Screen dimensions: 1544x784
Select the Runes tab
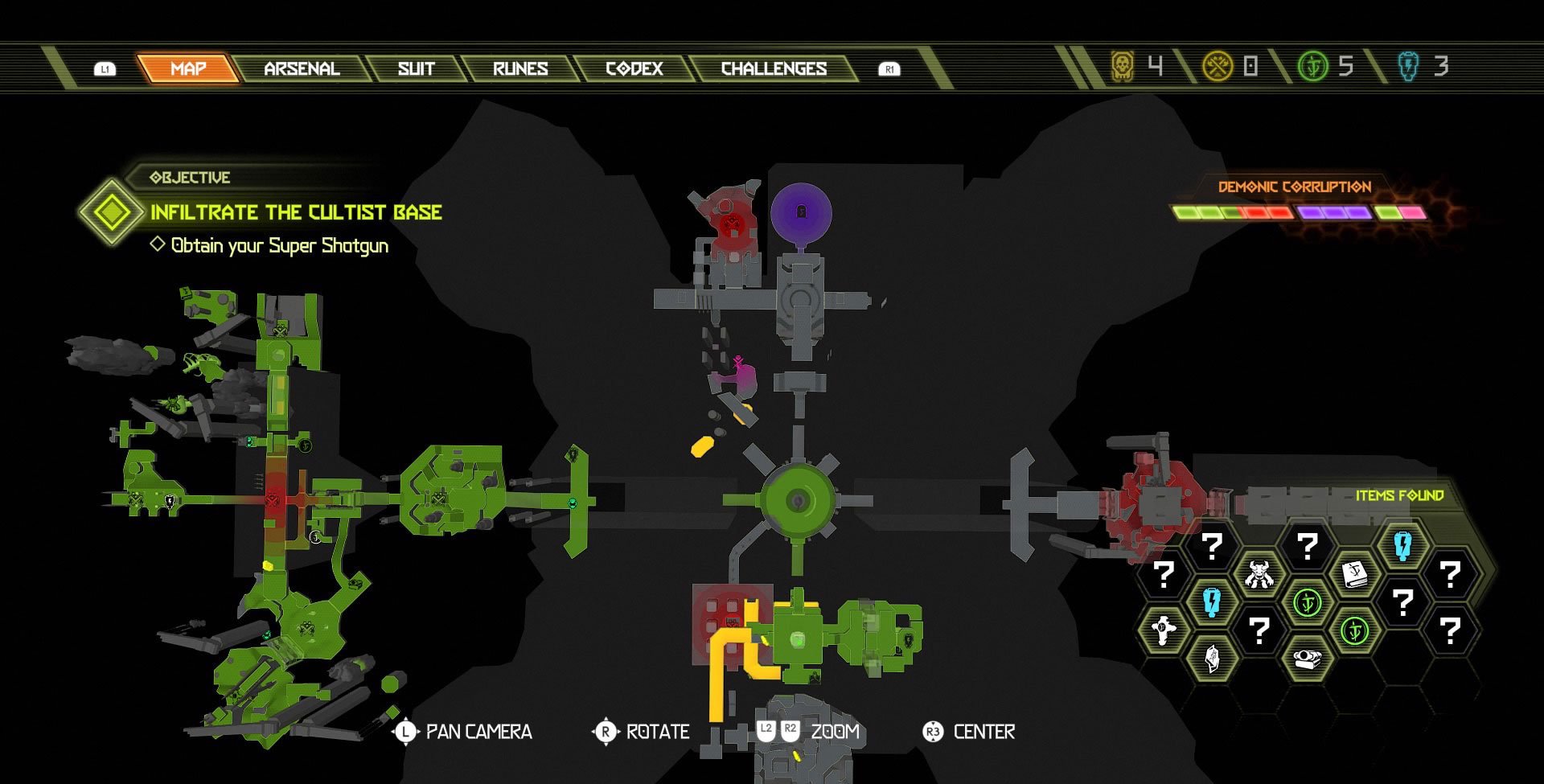pyautogui.click(x=520, y=68)
